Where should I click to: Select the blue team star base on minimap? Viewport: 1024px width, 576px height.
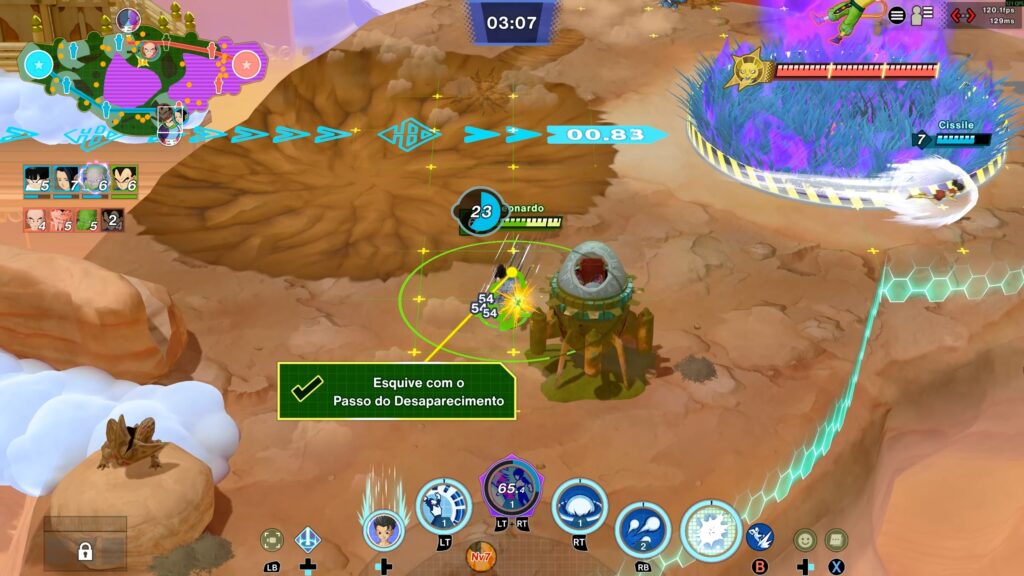(39, 66)
